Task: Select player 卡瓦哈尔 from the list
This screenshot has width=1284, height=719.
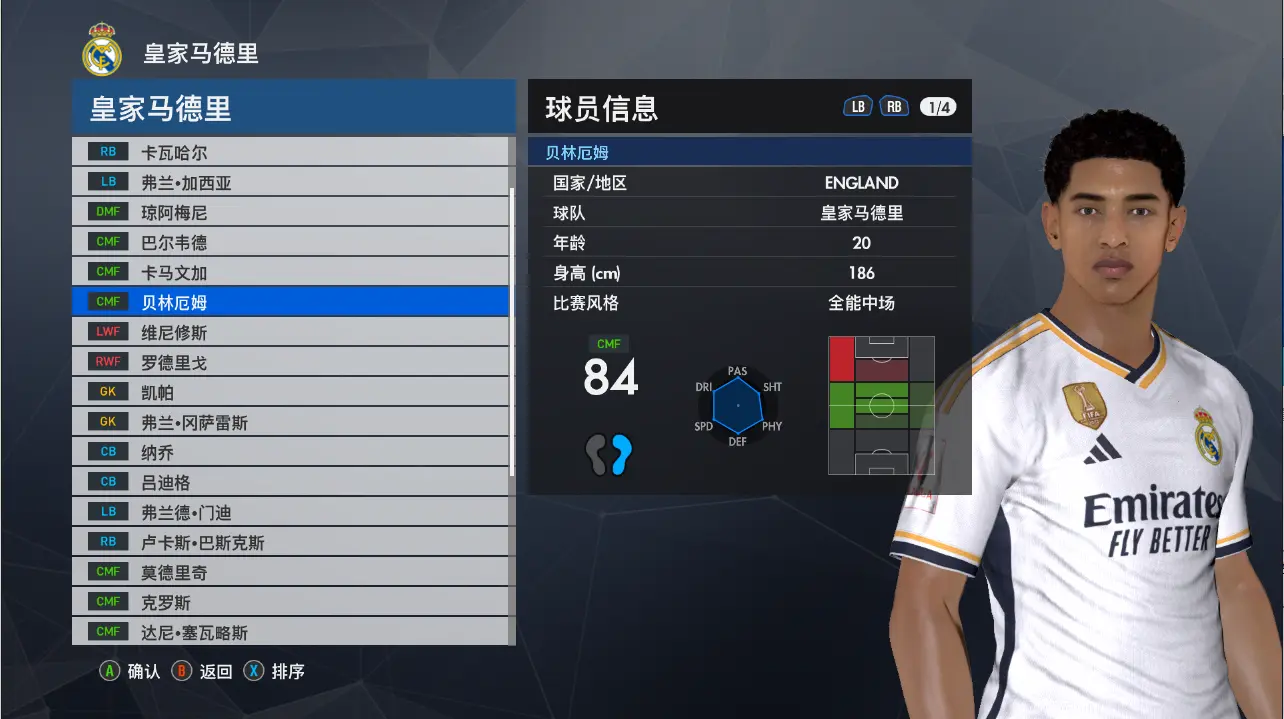Action: coord(290,153)
